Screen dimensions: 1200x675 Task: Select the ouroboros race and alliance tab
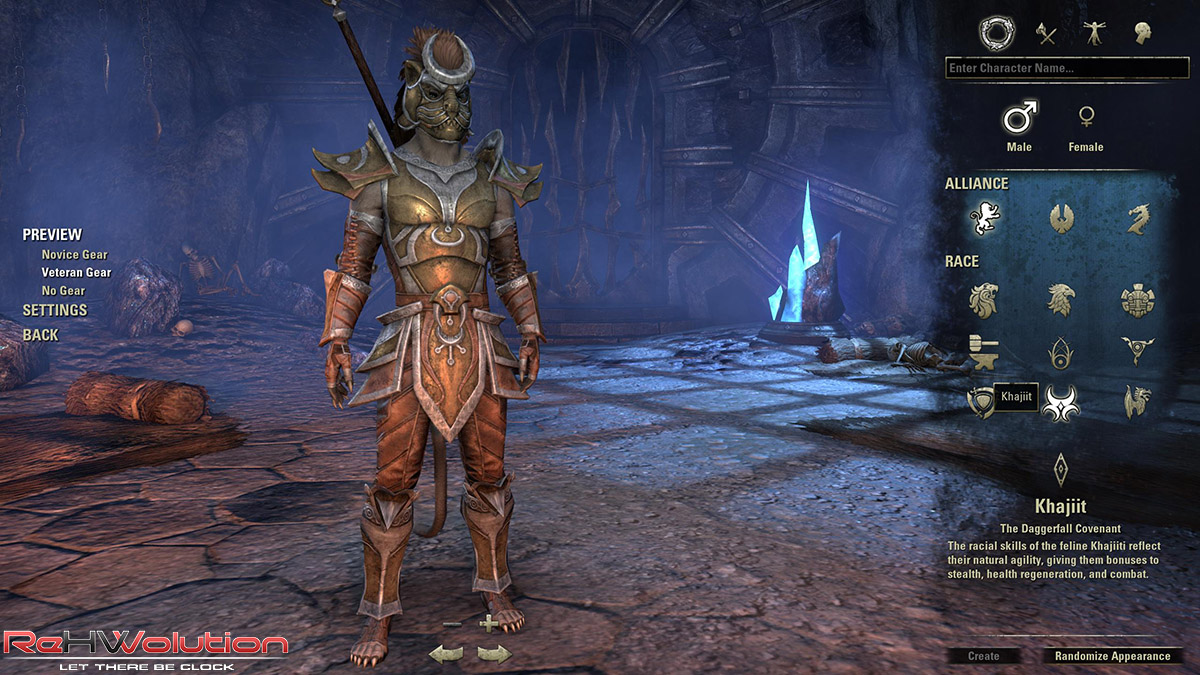996,34
